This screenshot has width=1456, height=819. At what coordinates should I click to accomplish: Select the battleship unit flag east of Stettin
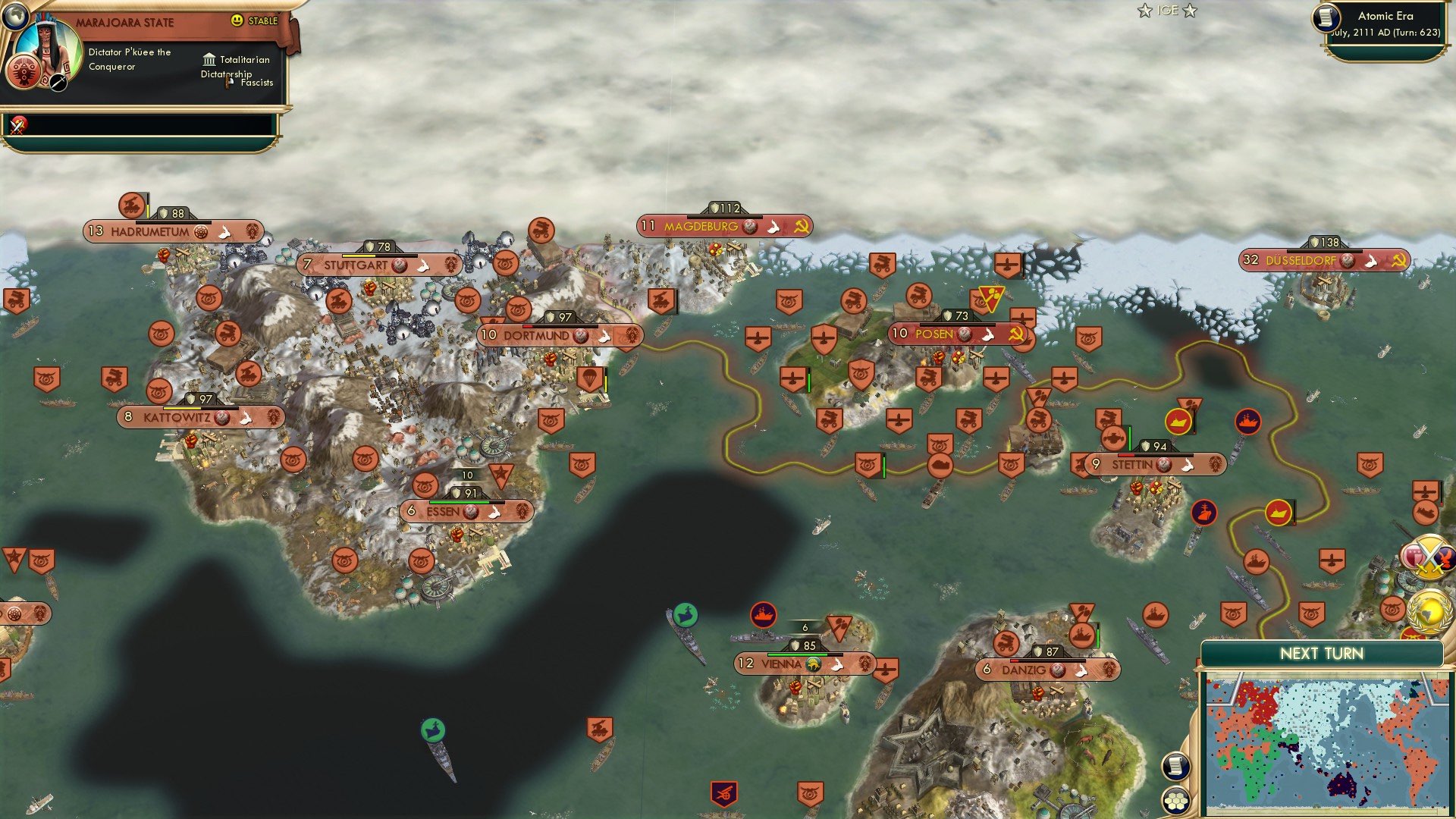click(x=1248, y=422)
